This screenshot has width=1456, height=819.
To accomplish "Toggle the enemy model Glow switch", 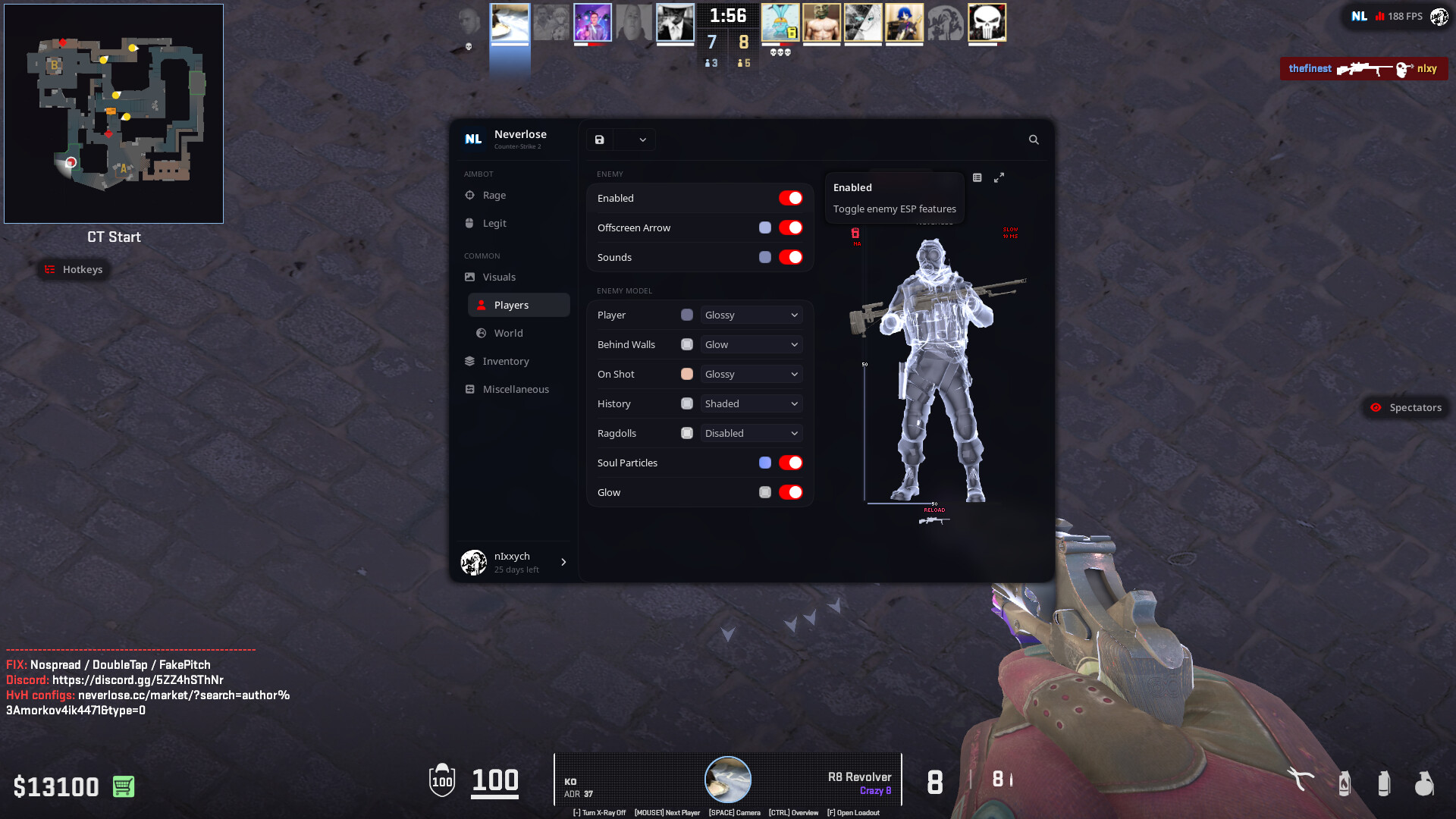I will click(x=790, y=492).
